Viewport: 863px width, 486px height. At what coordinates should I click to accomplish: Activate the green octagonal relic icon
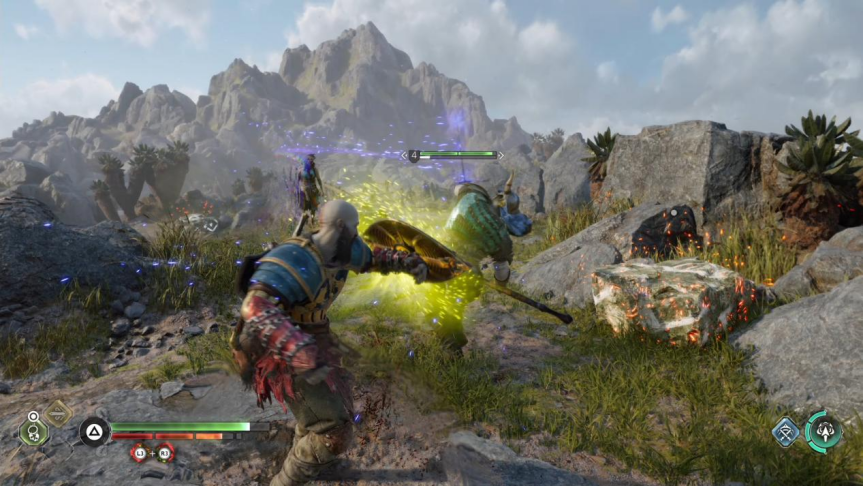click(34, 433)
